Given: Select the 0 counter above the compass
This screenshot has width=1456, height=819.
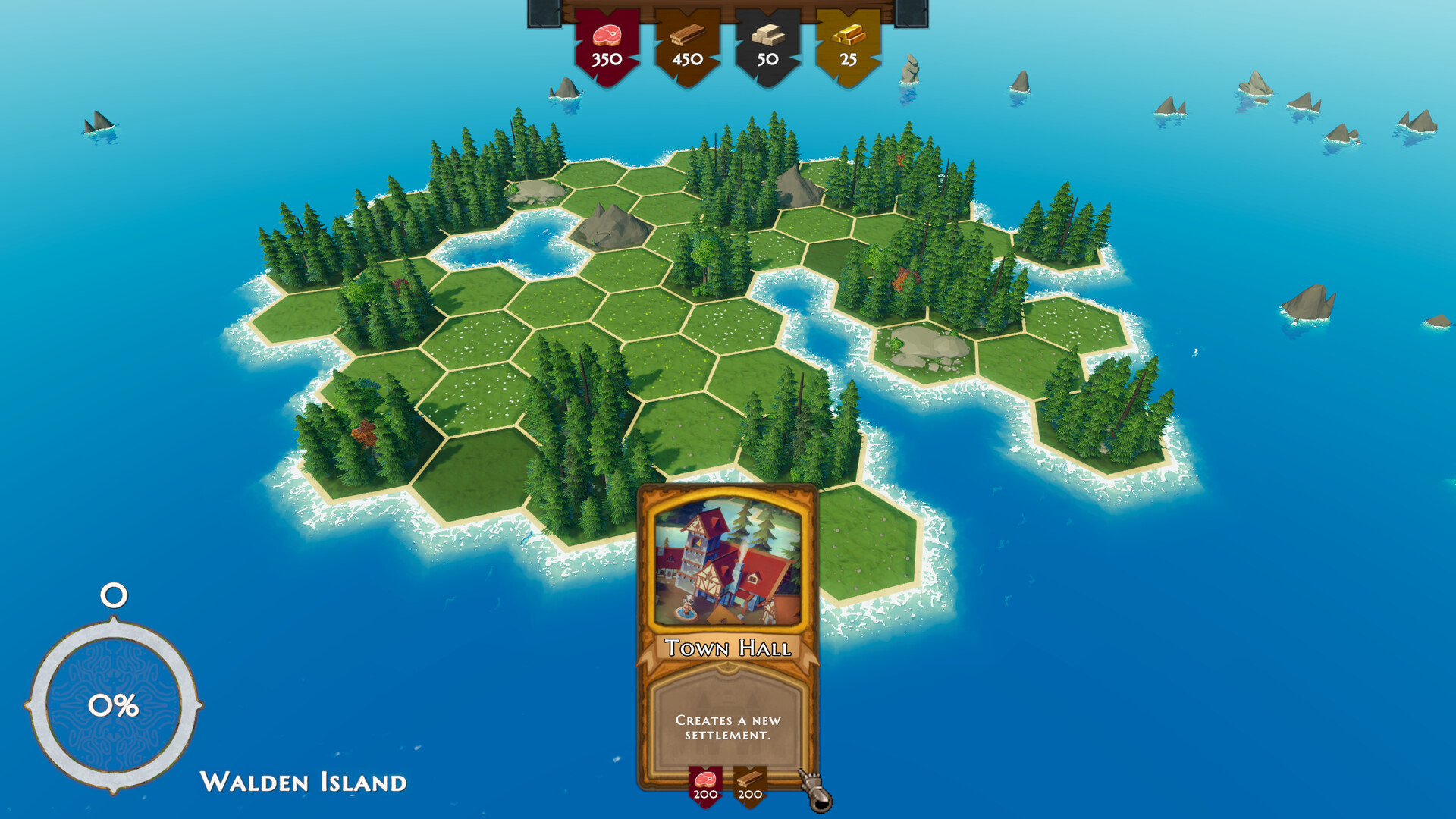Looking at the screenshot, I should click(x=112, y=597).
